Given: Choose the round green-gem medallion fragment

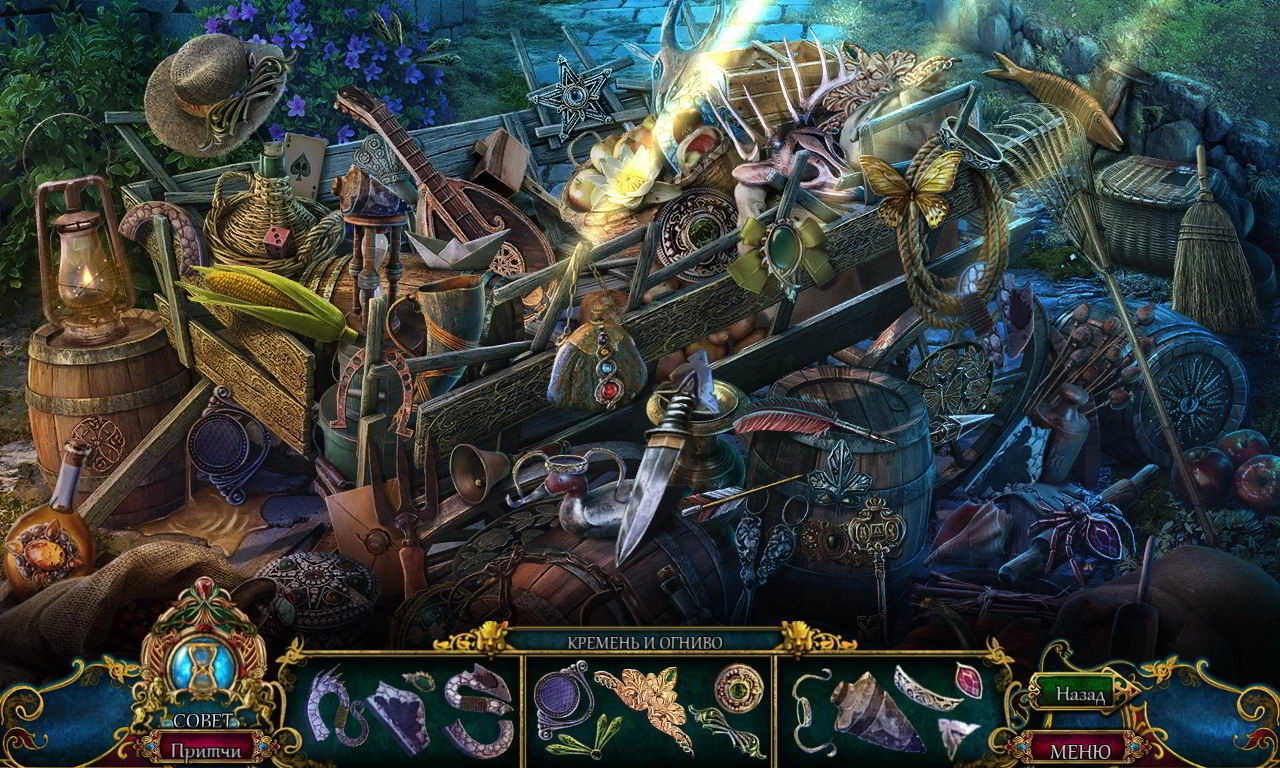Looking at the screenshot, I should tap(738, 686).
